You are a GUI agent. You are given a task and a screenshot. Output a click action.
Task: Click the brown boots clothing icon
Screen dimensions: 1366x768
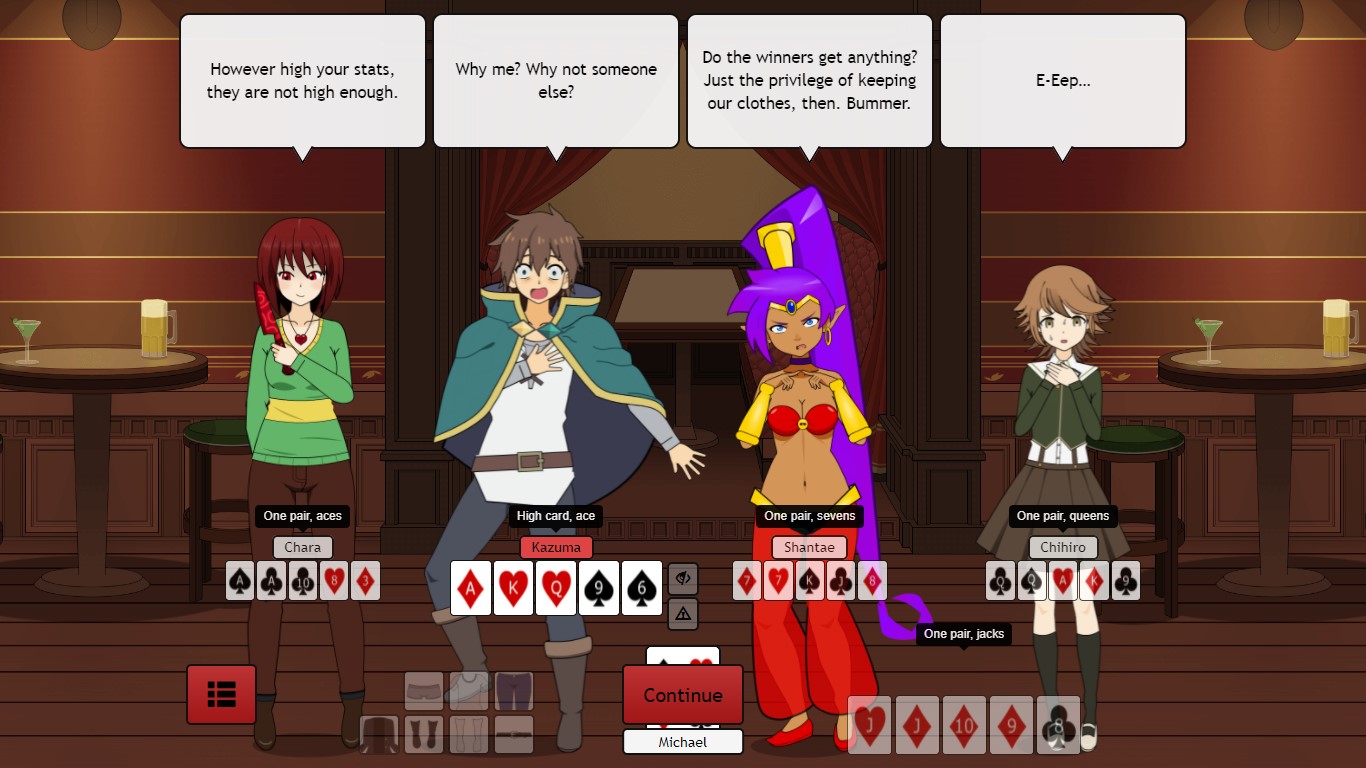click(424, 736)
